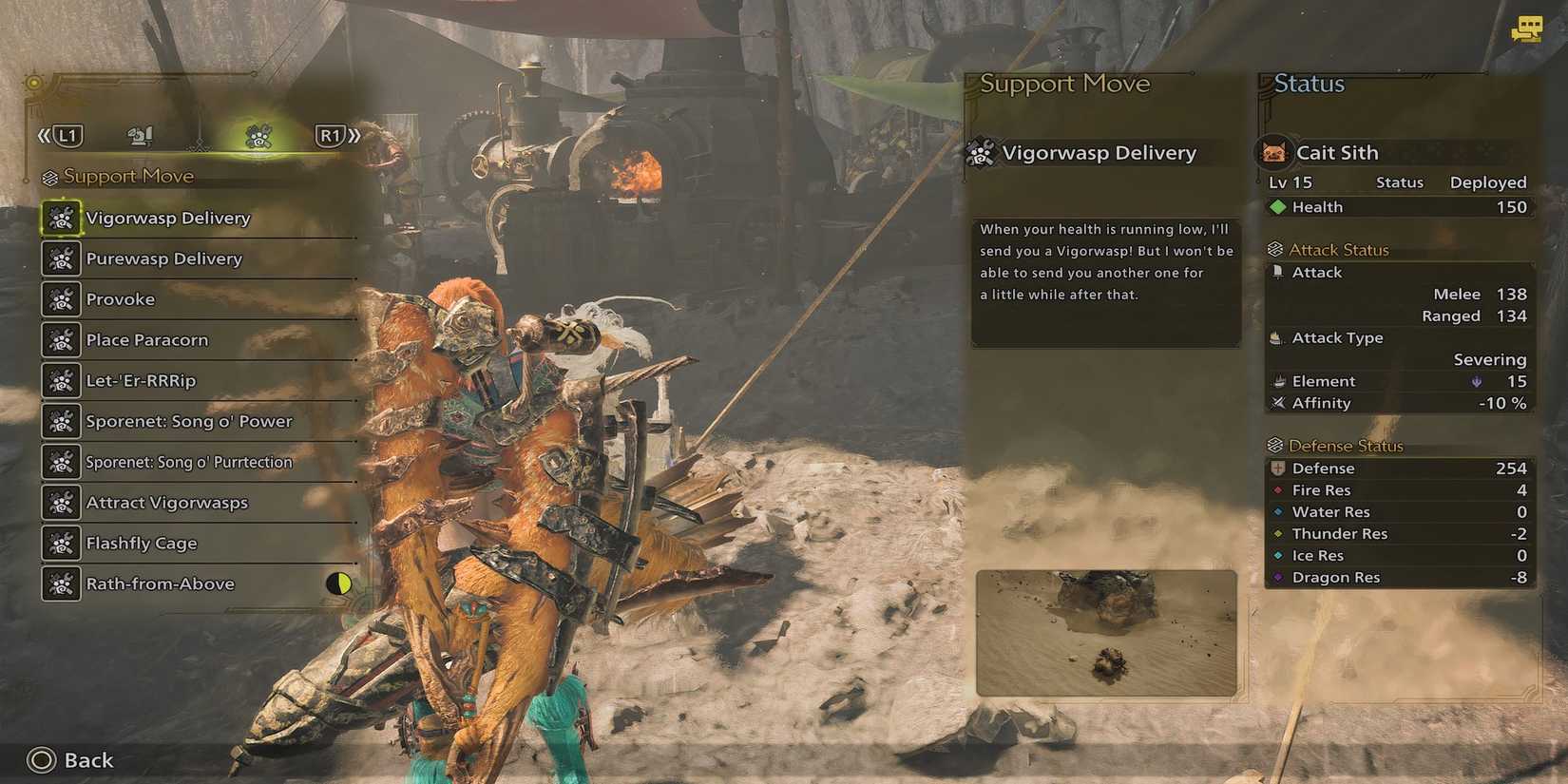The height and width of the screenshot is (784, 1568).
Task: Click the Attract Vigorwasps entry icon
Action: (61, 503)
